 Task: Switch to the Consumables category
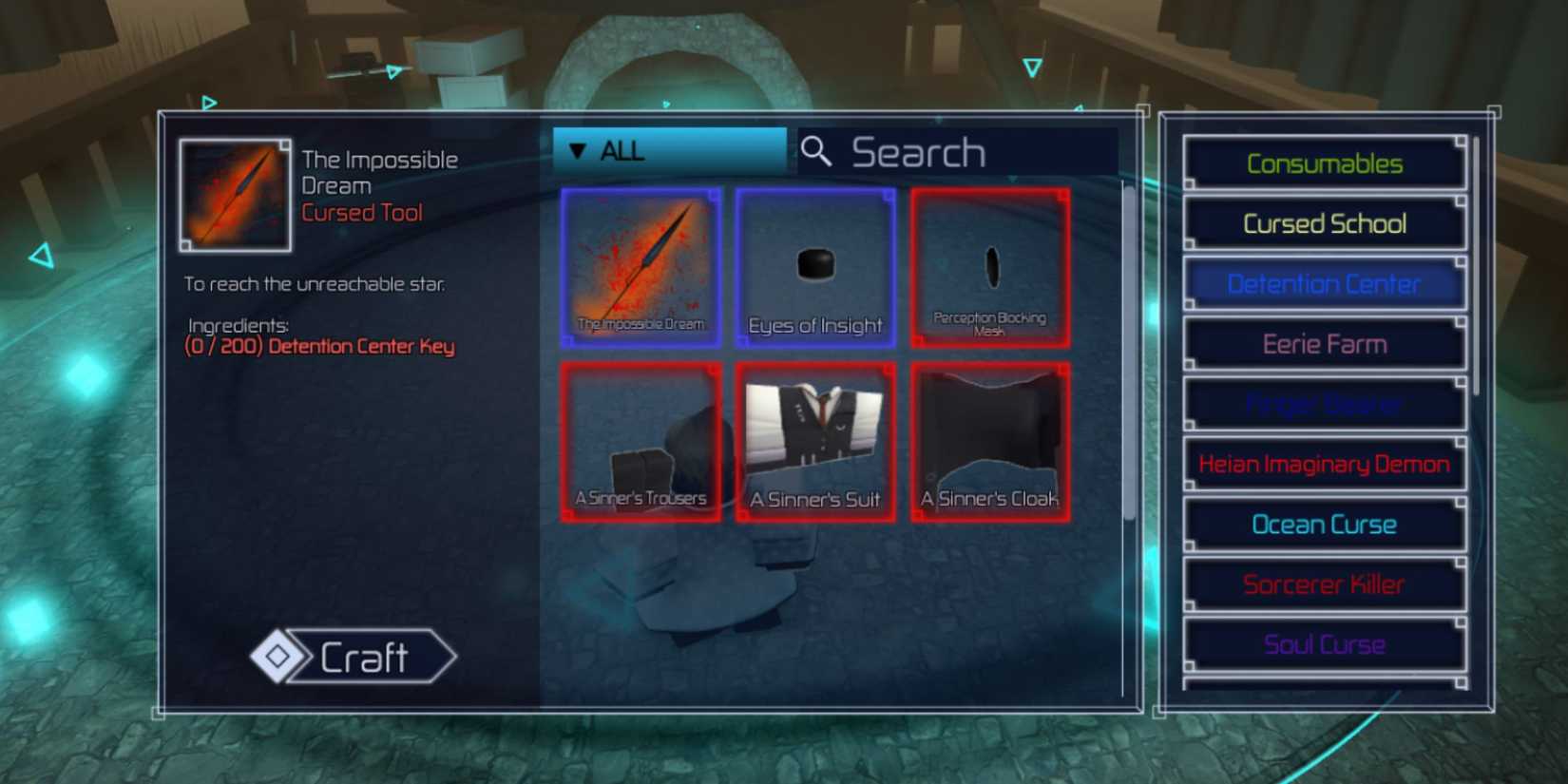coord(1325,163)
